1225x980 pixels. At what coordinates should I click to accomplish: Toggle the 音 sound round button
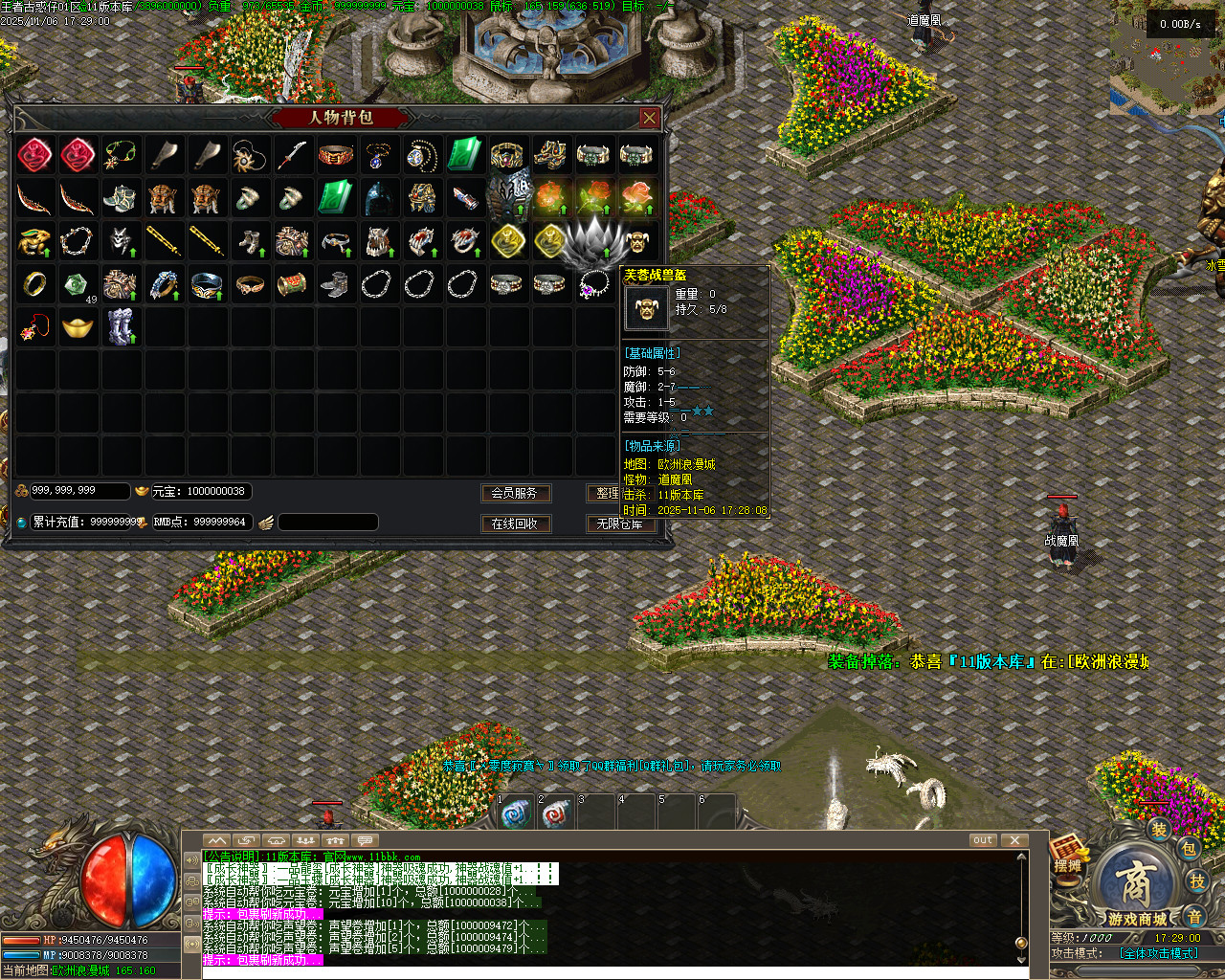(1193, 916)
